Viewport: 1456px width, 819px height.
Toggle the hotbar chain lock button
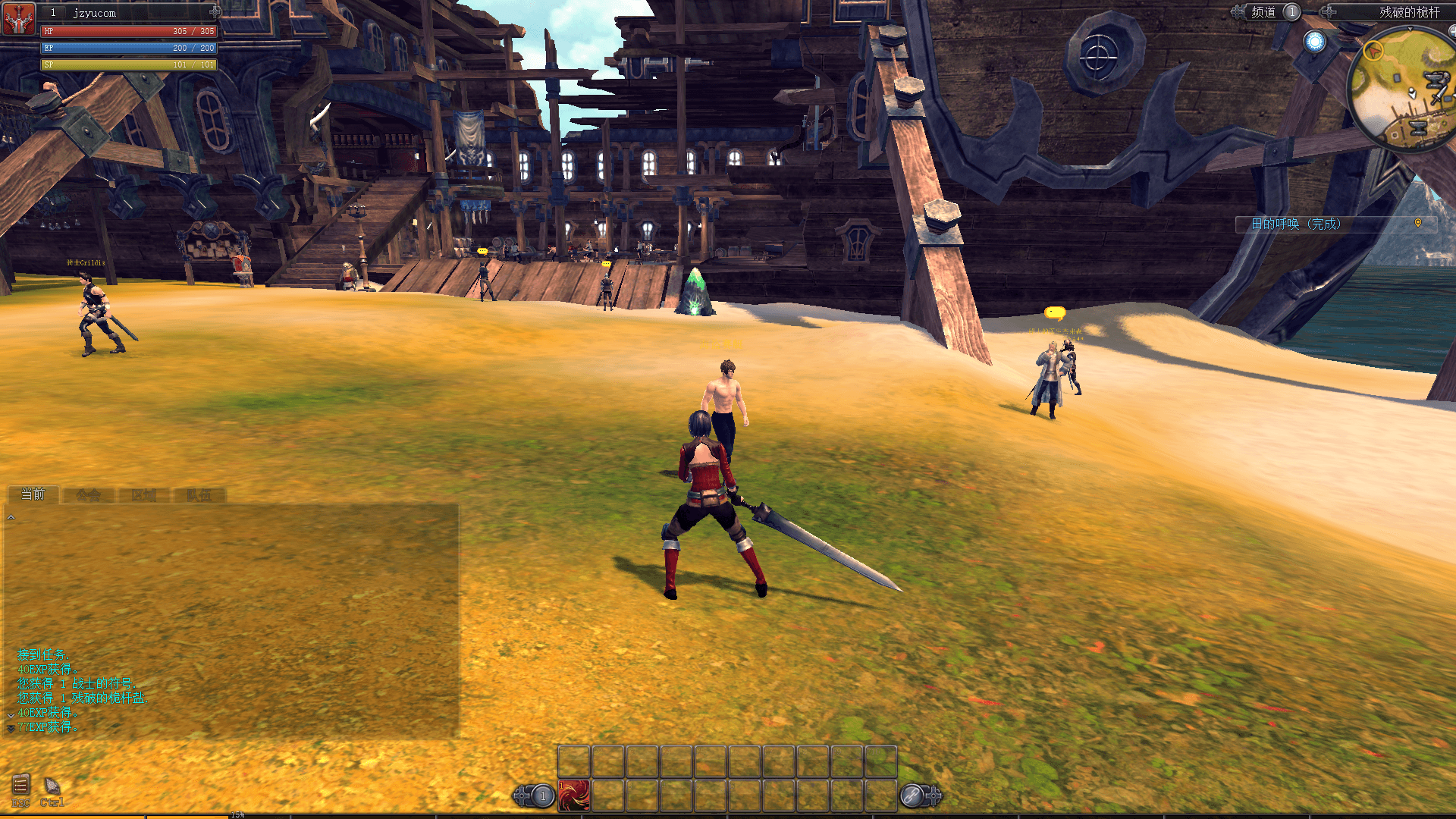(x=912, y=795)
